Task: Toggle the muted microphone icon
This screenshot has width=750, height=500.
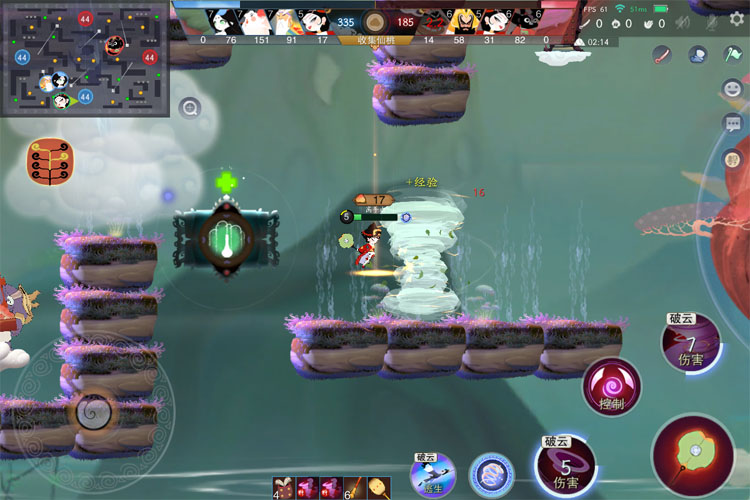Action: click(710, 22)
